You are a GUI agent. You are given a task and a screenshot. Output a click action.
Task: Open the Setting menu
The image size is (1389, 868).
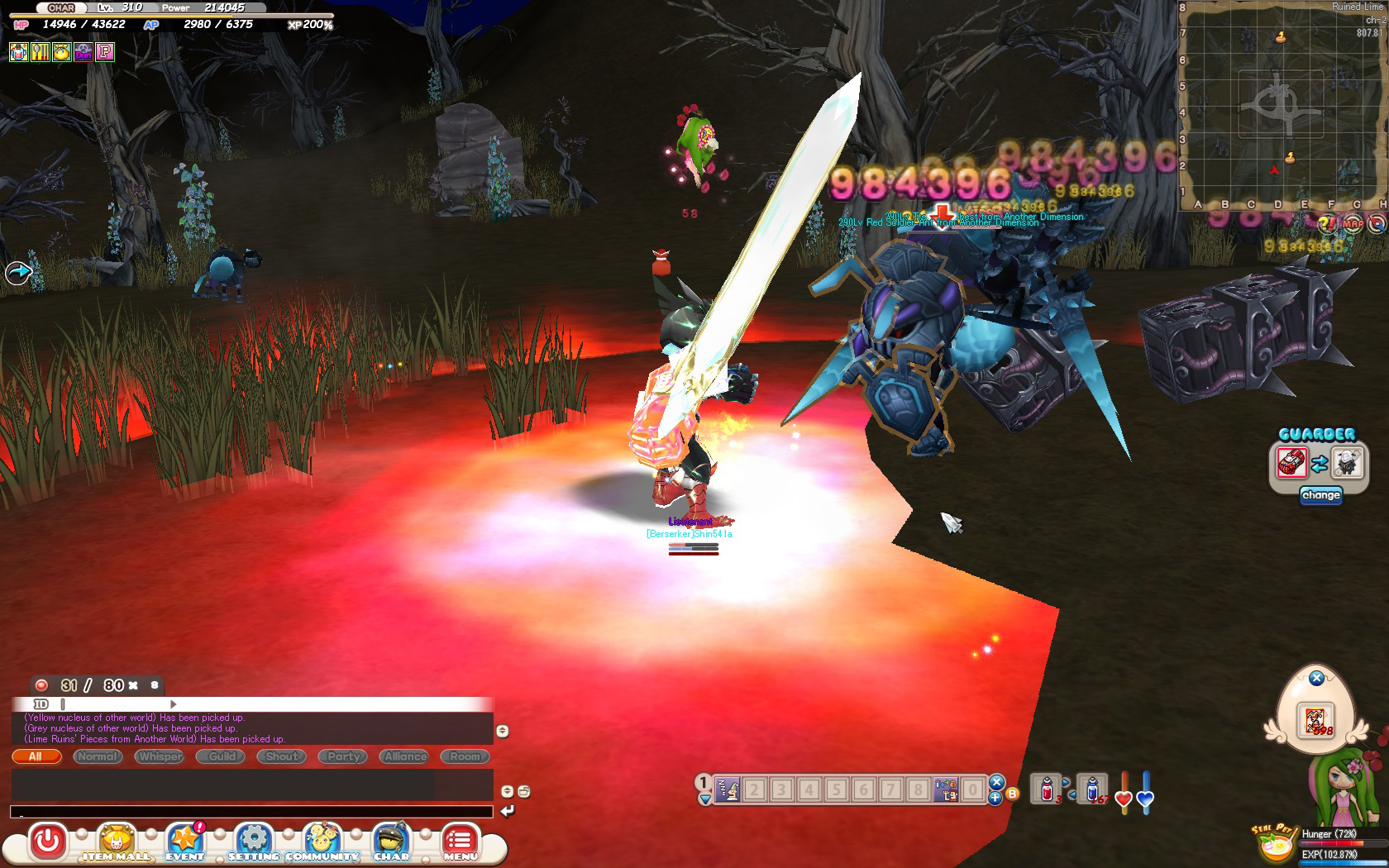[x=254, y=843]
